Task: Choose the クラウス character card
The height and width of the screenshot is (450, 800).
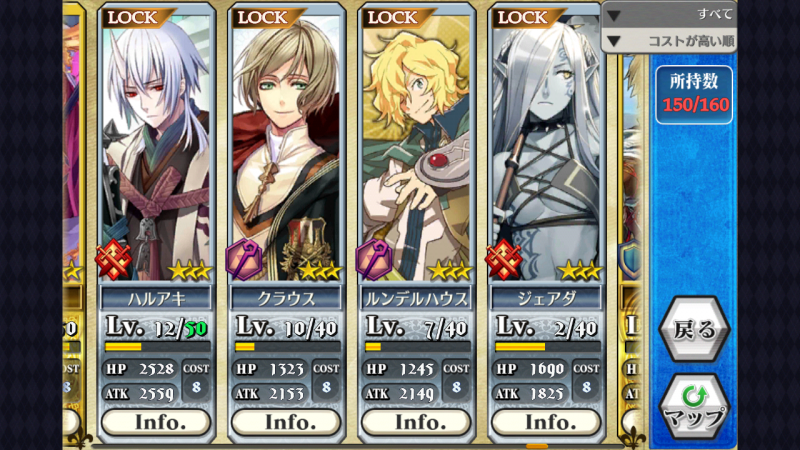Action: click(286, 150)
